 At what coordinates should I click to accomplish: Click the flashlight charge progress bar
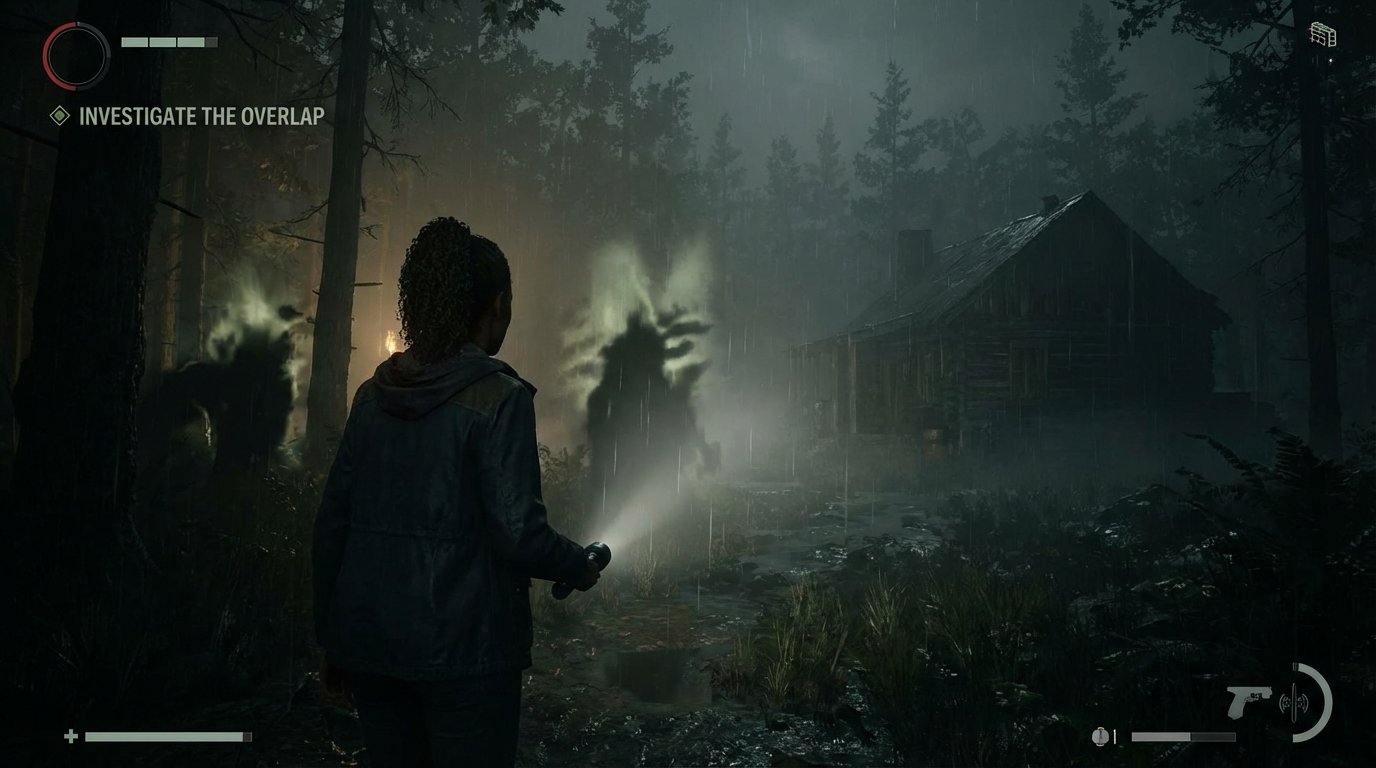(x=1185, y=735)
